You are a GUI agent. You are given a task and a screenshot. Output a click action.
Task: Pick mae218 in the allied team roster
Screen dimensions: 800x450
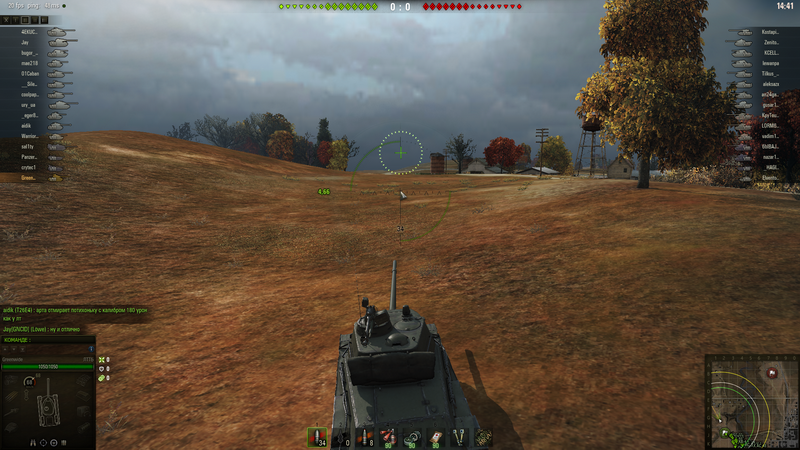coord(30,63)
